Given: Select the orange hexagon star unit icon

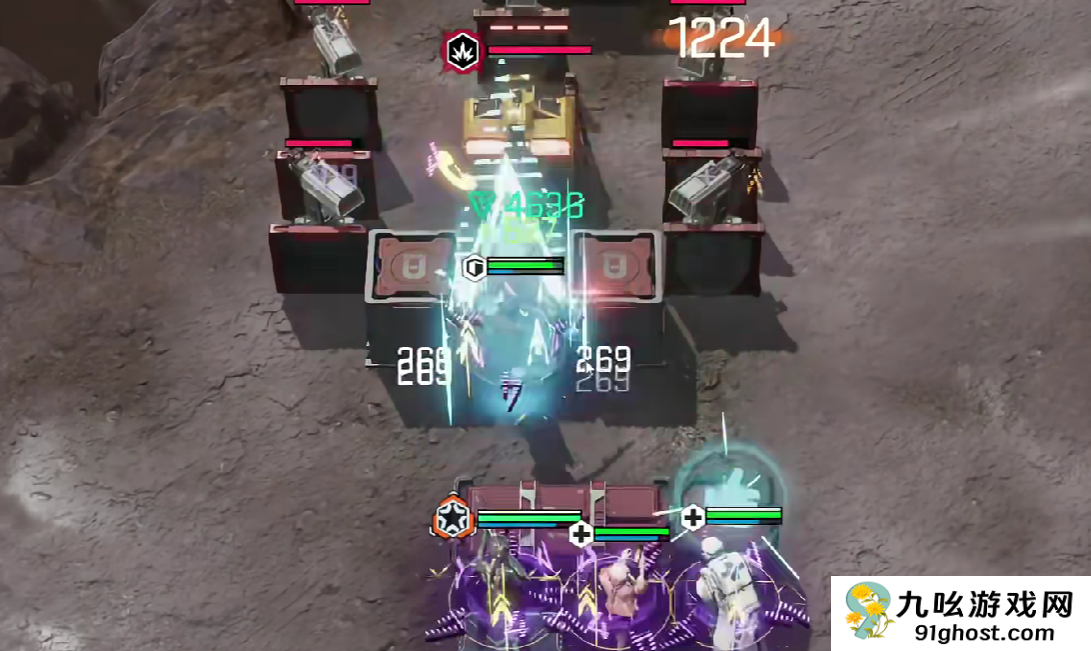Looking at the screenshot, I should 453,518.
